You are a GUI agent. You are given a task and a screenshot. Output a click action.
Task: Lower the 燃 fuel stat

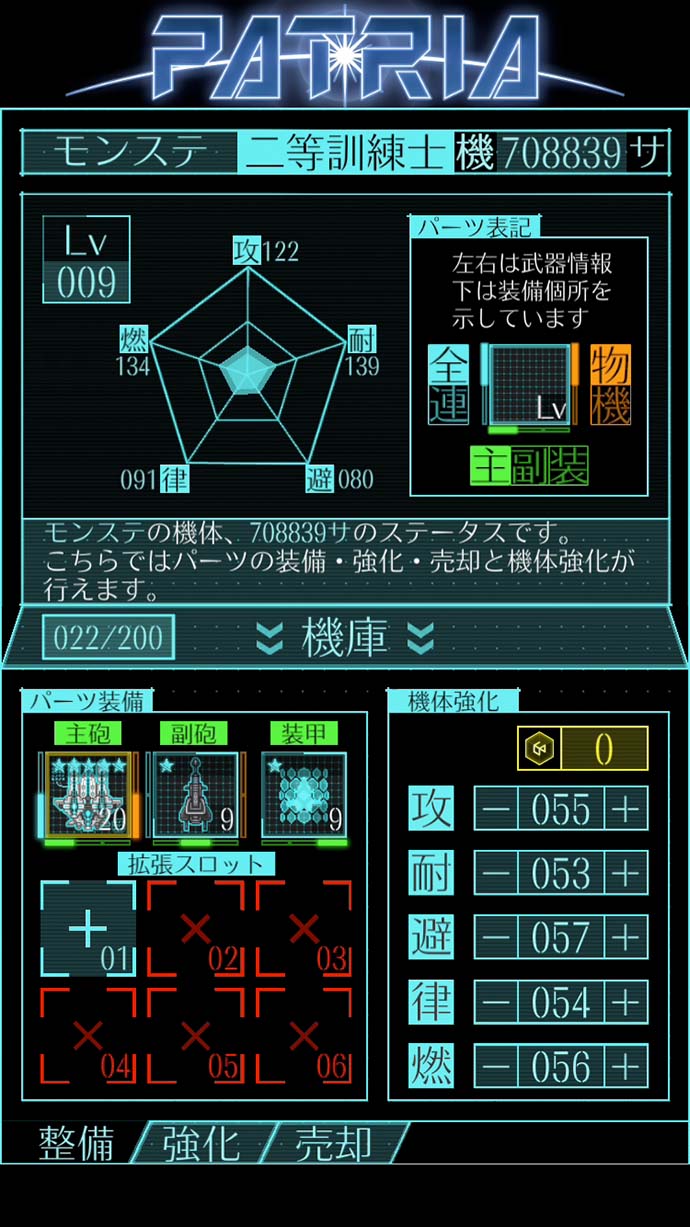[496, 1066]
